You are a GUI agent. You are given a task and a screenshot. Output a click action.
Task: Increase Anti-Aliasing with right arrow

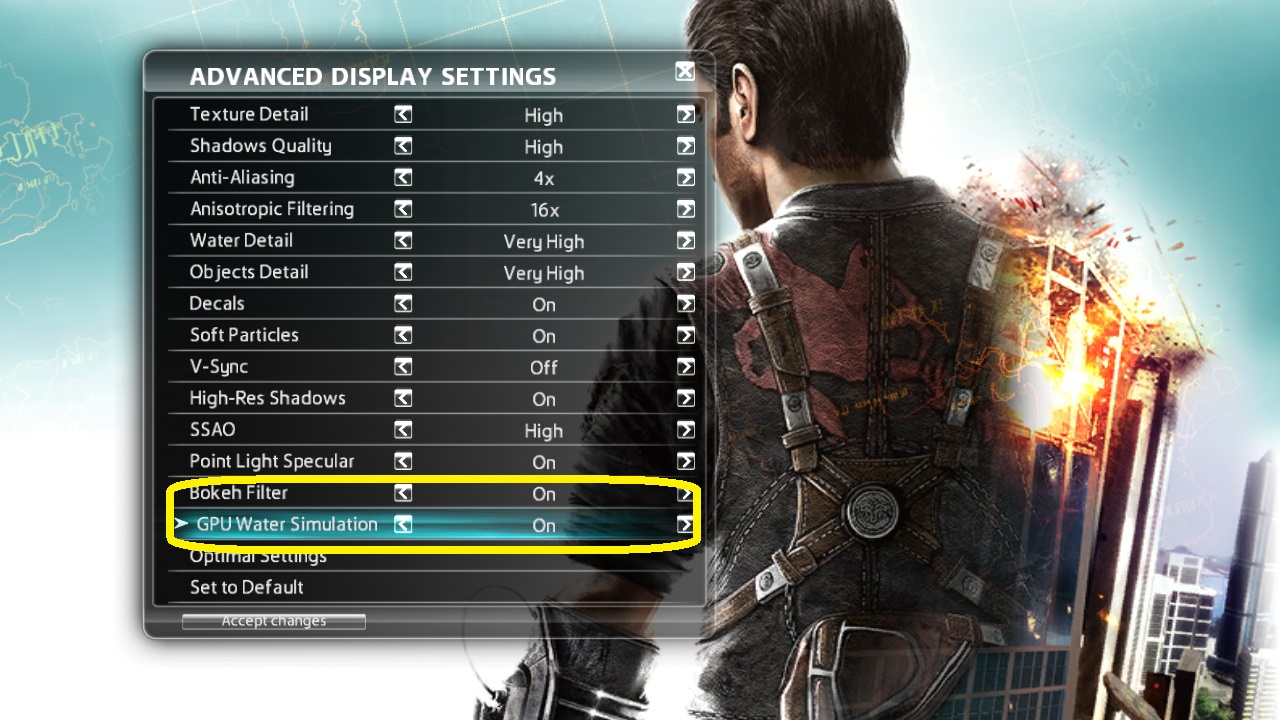685,178
